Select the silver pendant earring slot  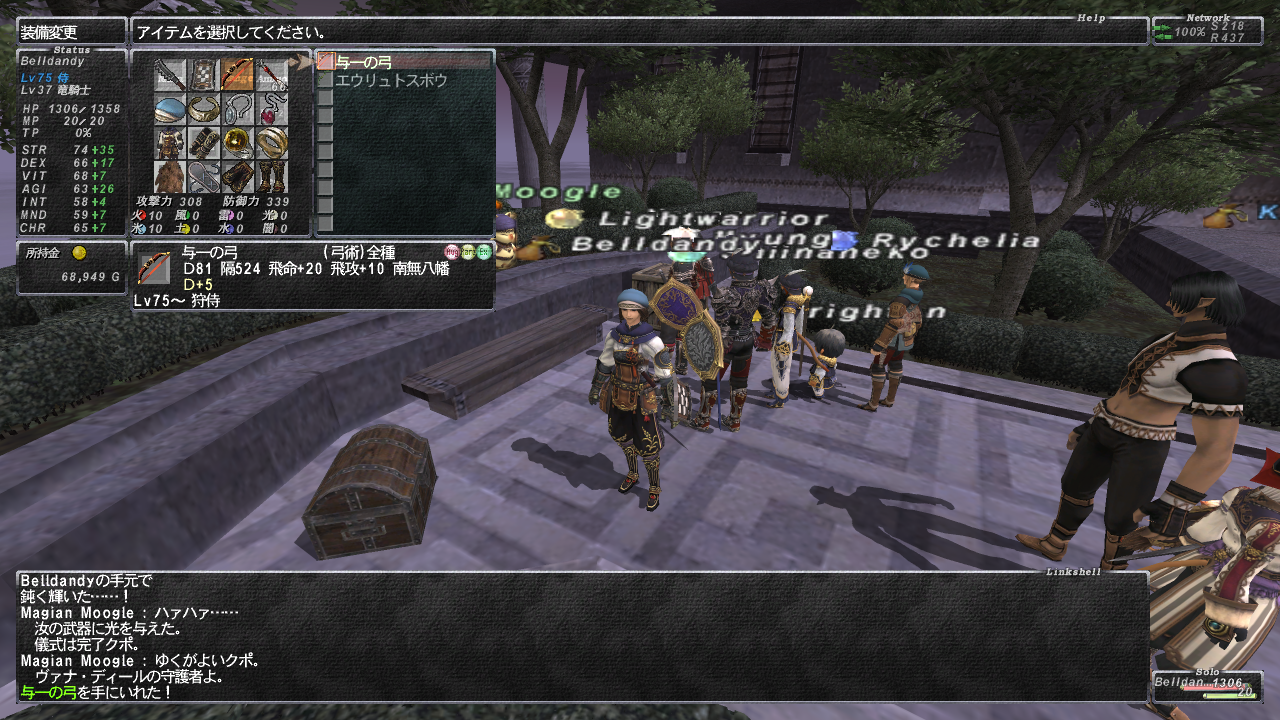tap(238, 110)
